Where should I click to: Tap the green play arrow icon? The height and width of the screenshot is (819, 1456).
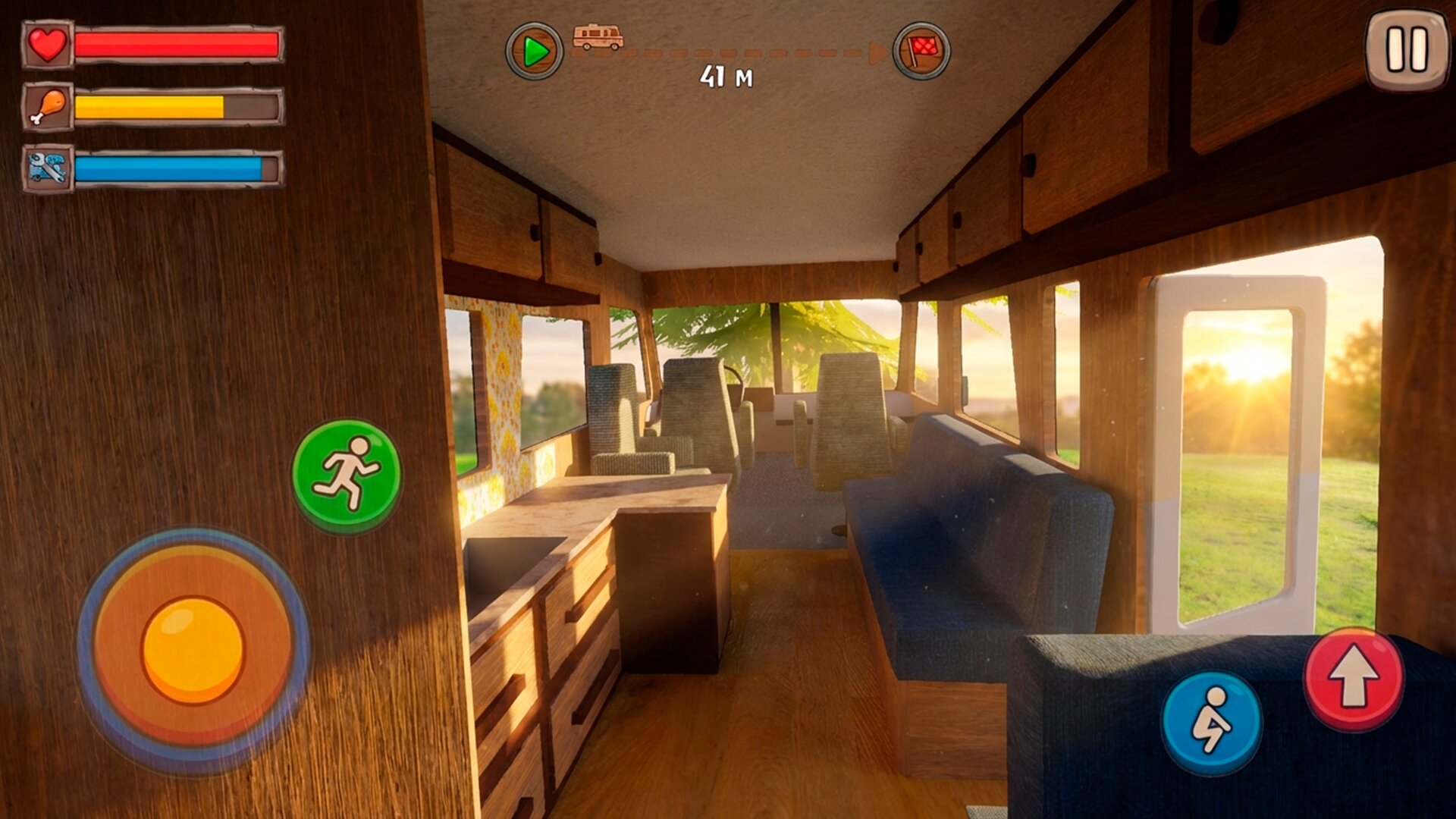[x=535, y=52]
